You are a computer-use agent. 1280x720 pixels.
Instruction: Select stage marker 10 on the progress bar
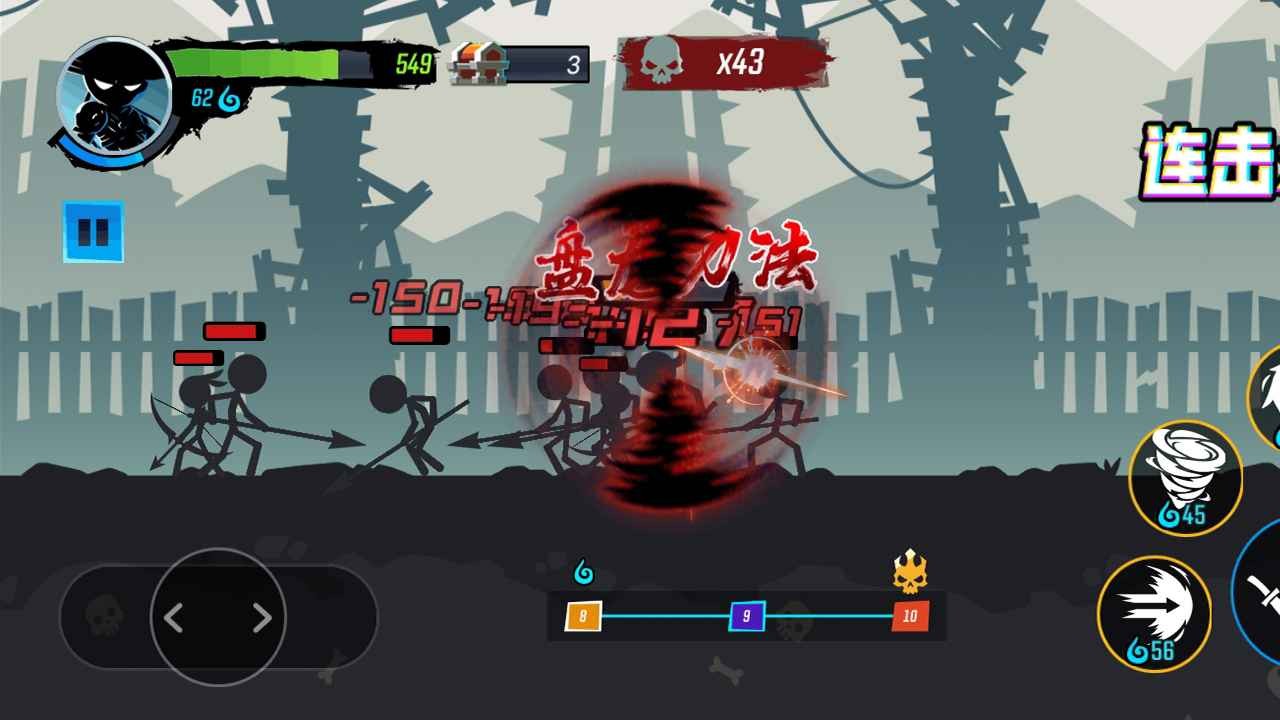click(x=908, y=618)
